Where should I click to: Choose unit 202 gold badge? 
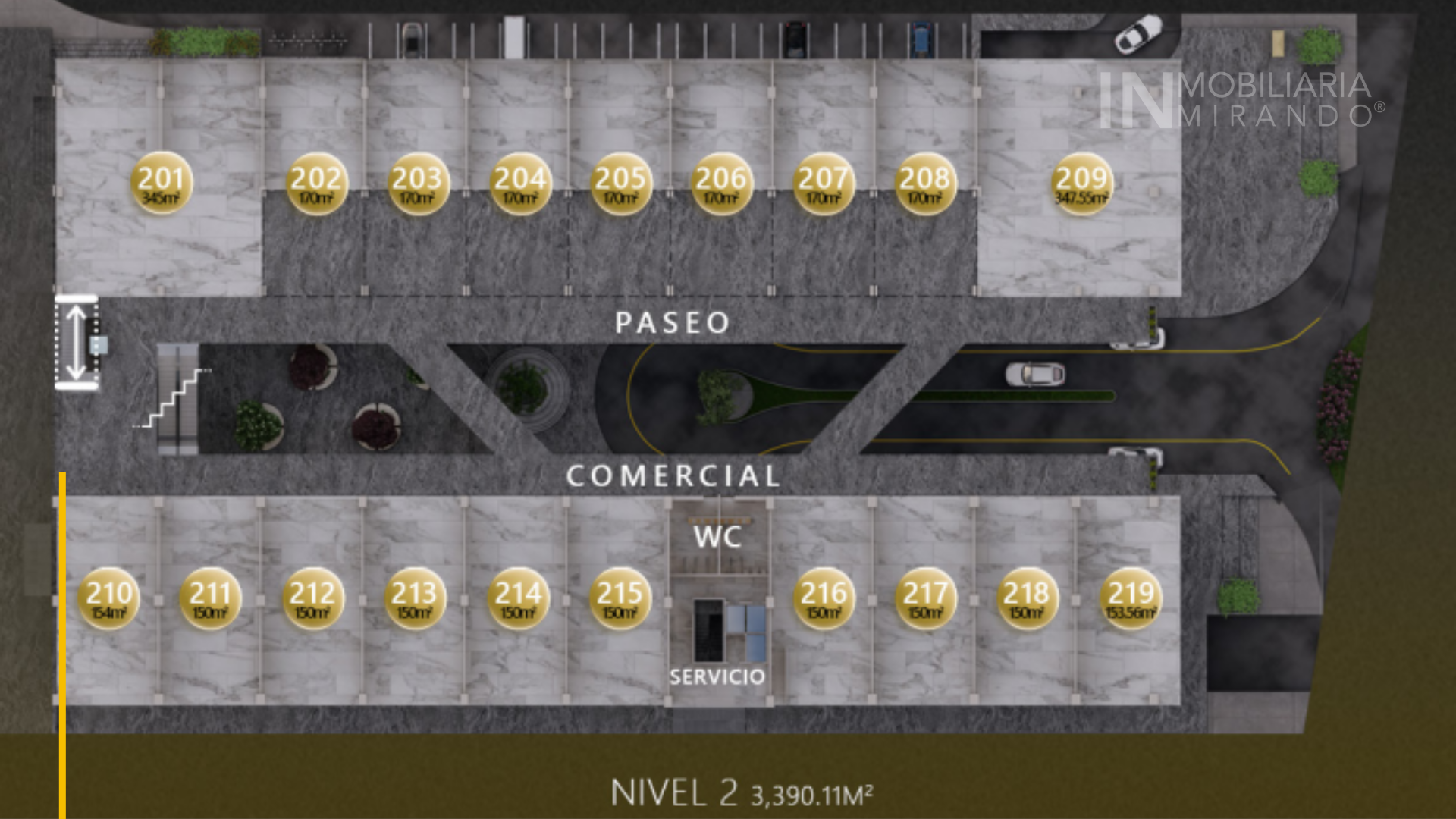[316, 184]
